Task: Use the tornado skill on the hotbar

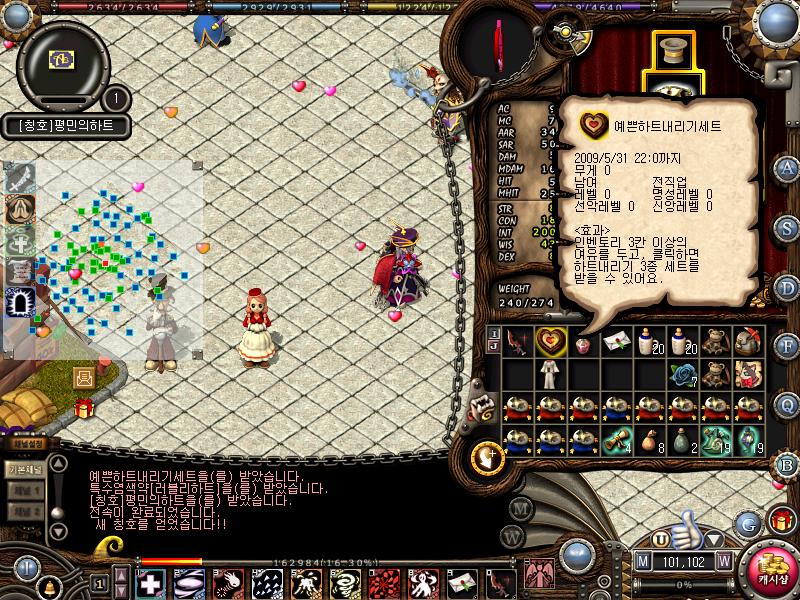Action: pyautogui.click(x=347, y=582)
